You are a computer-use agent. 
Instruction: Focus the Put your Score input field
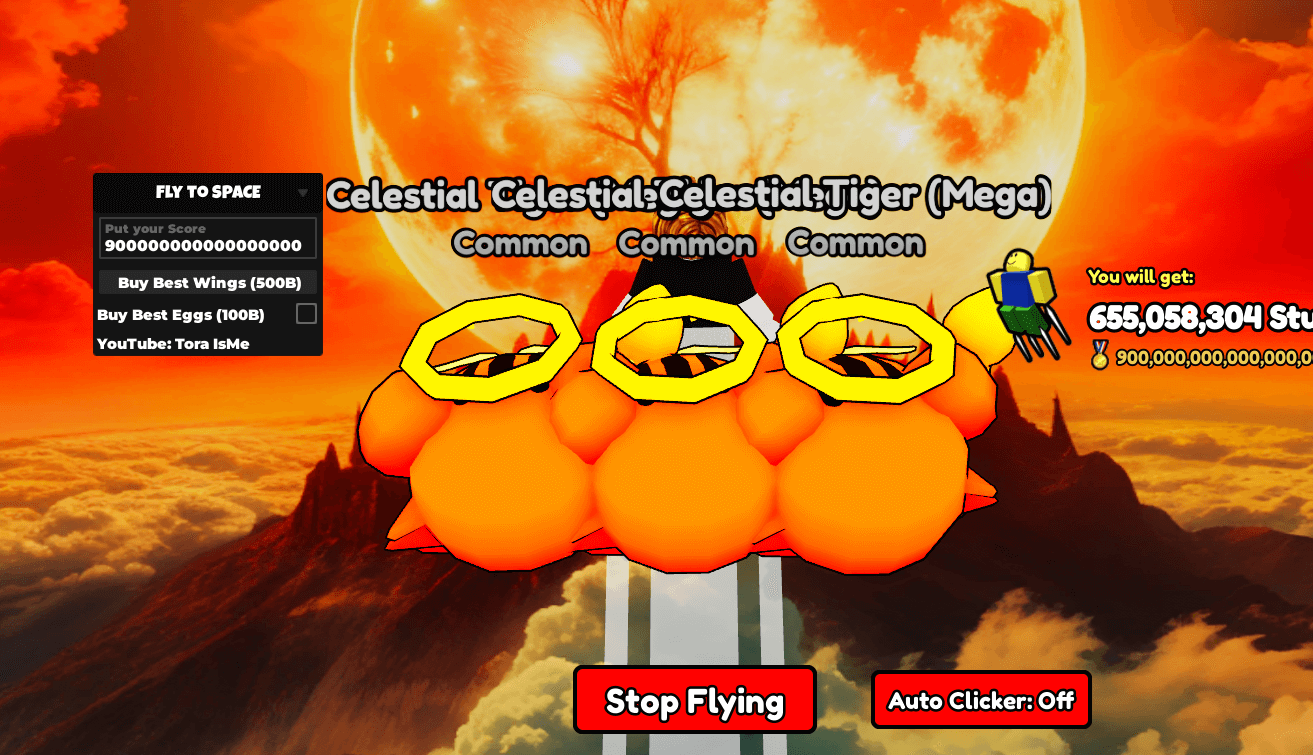pos(208,239)
